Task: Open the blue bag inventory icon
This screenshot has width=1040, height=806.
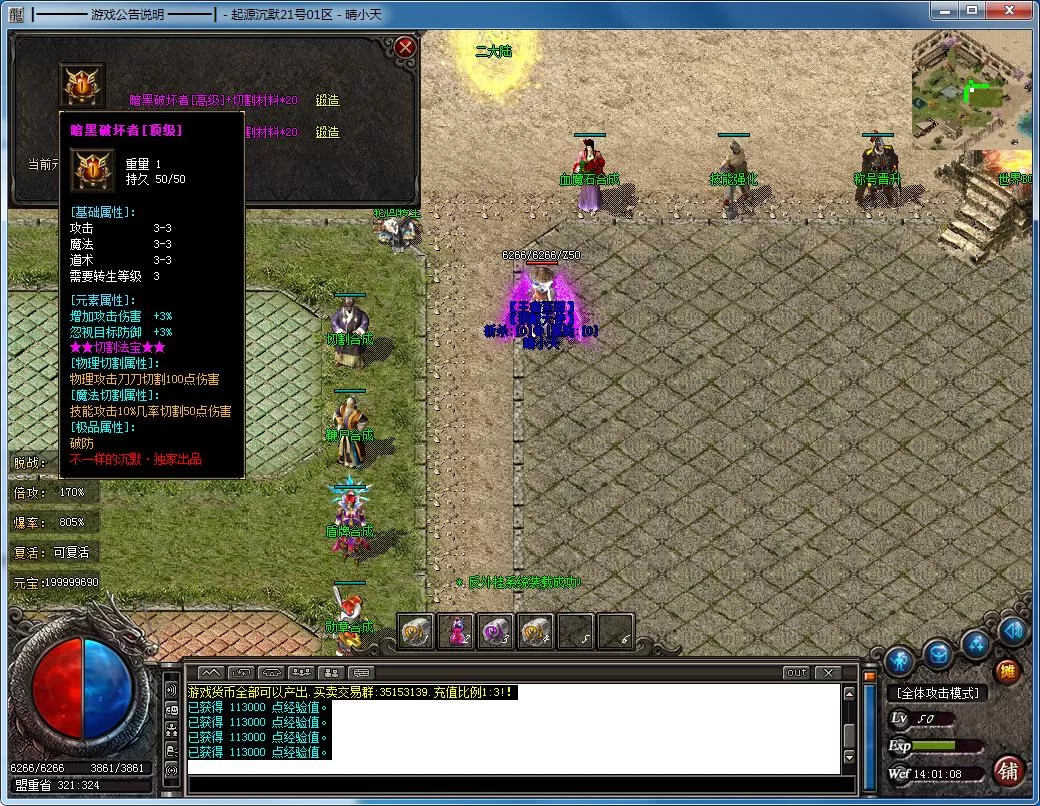Action: point(937,655)
